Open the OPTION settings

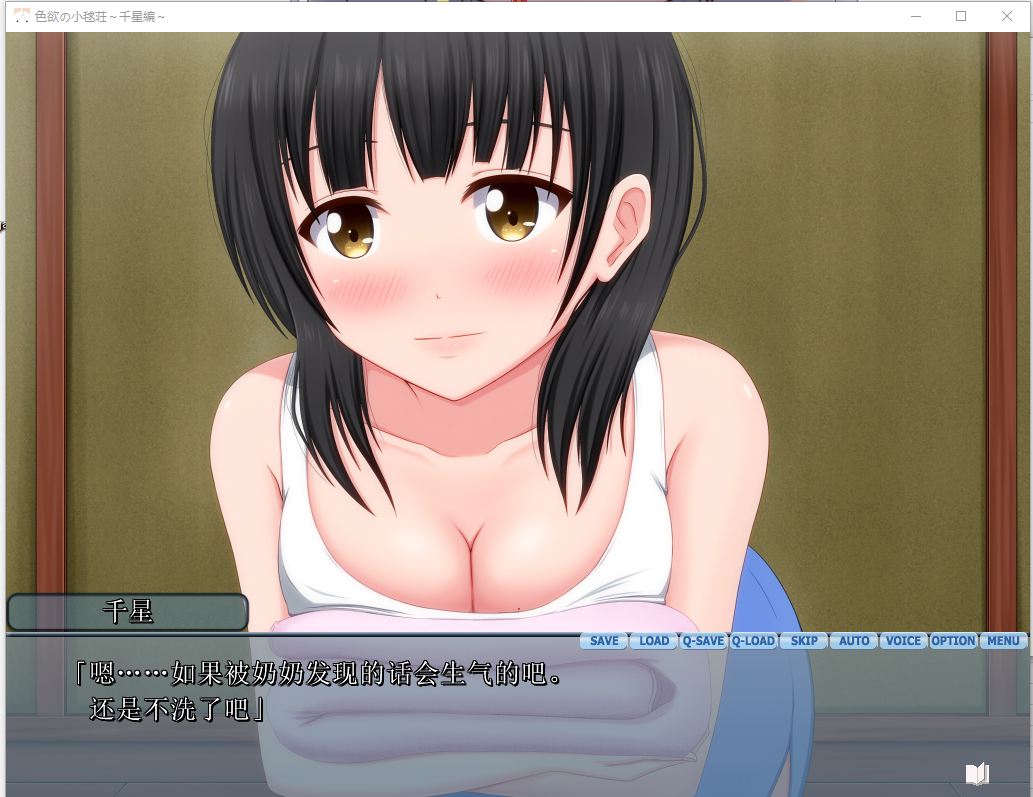953,641
